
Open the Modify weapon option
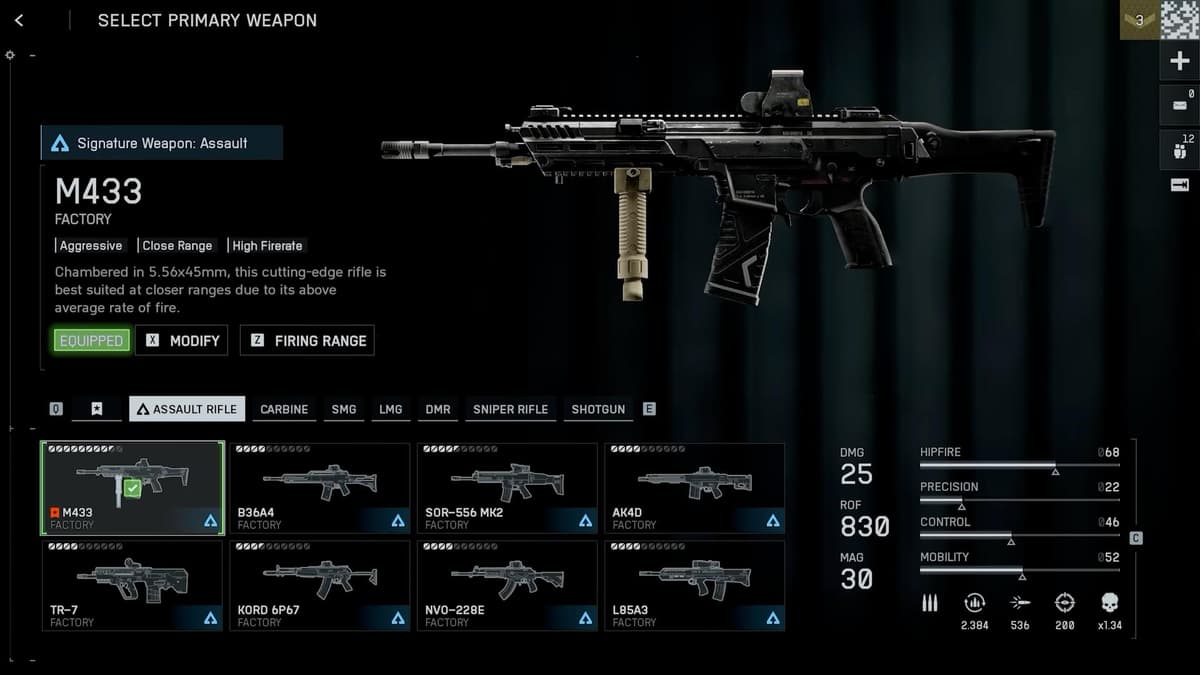182,340
